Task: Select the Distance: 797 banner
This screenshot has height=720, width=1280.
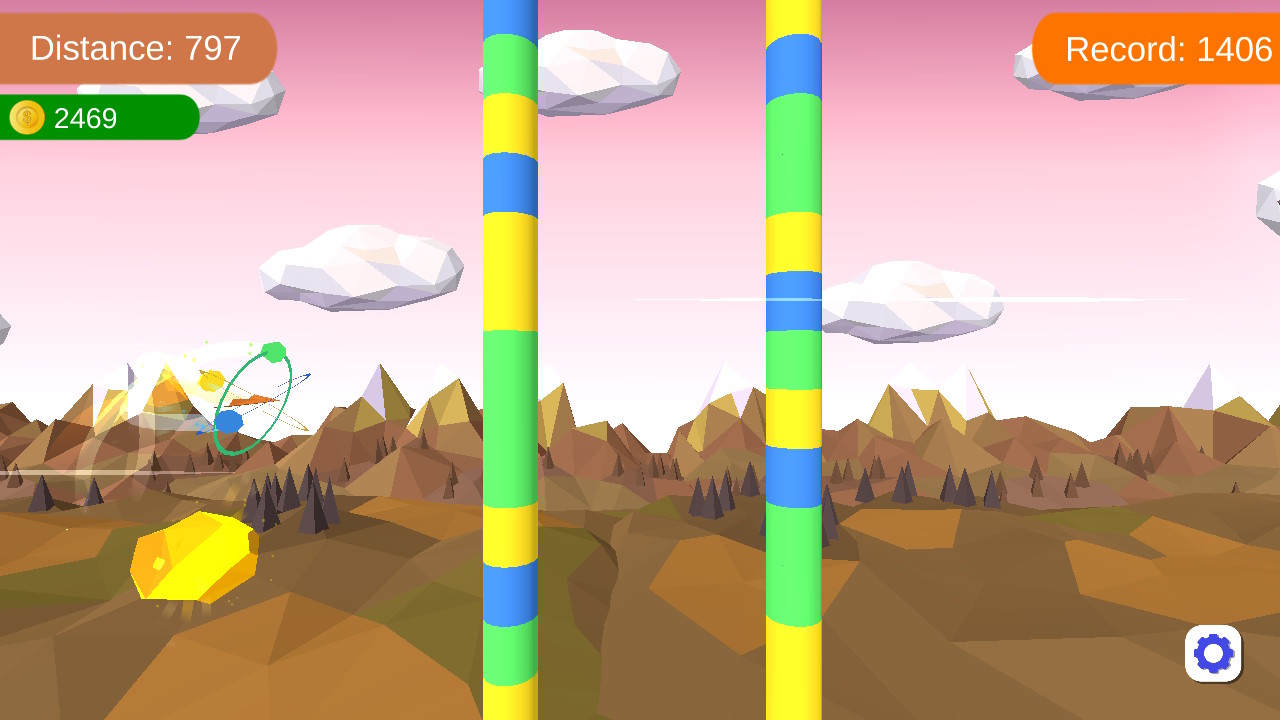Action: click(x=137, y=47)
